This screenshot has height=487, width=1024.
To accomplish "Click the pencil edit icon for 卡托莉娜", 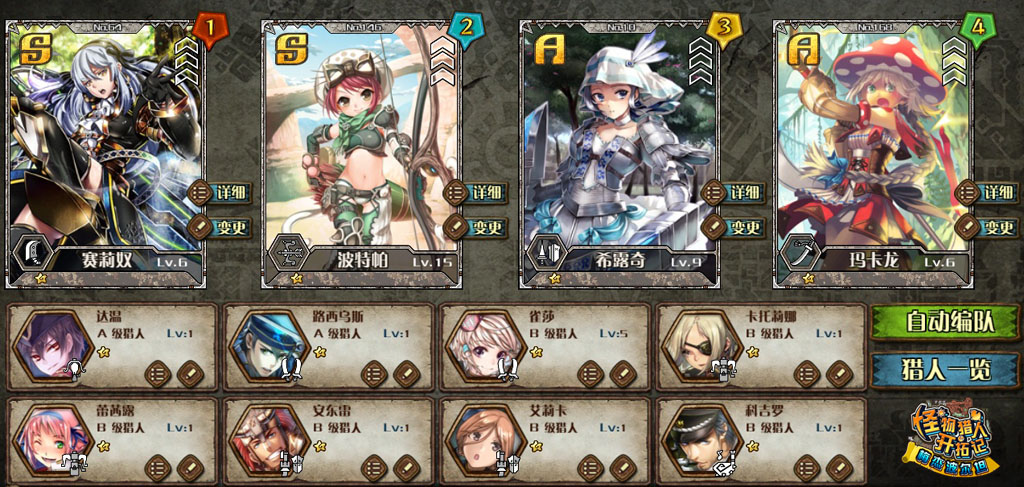I will pos(839,374).
